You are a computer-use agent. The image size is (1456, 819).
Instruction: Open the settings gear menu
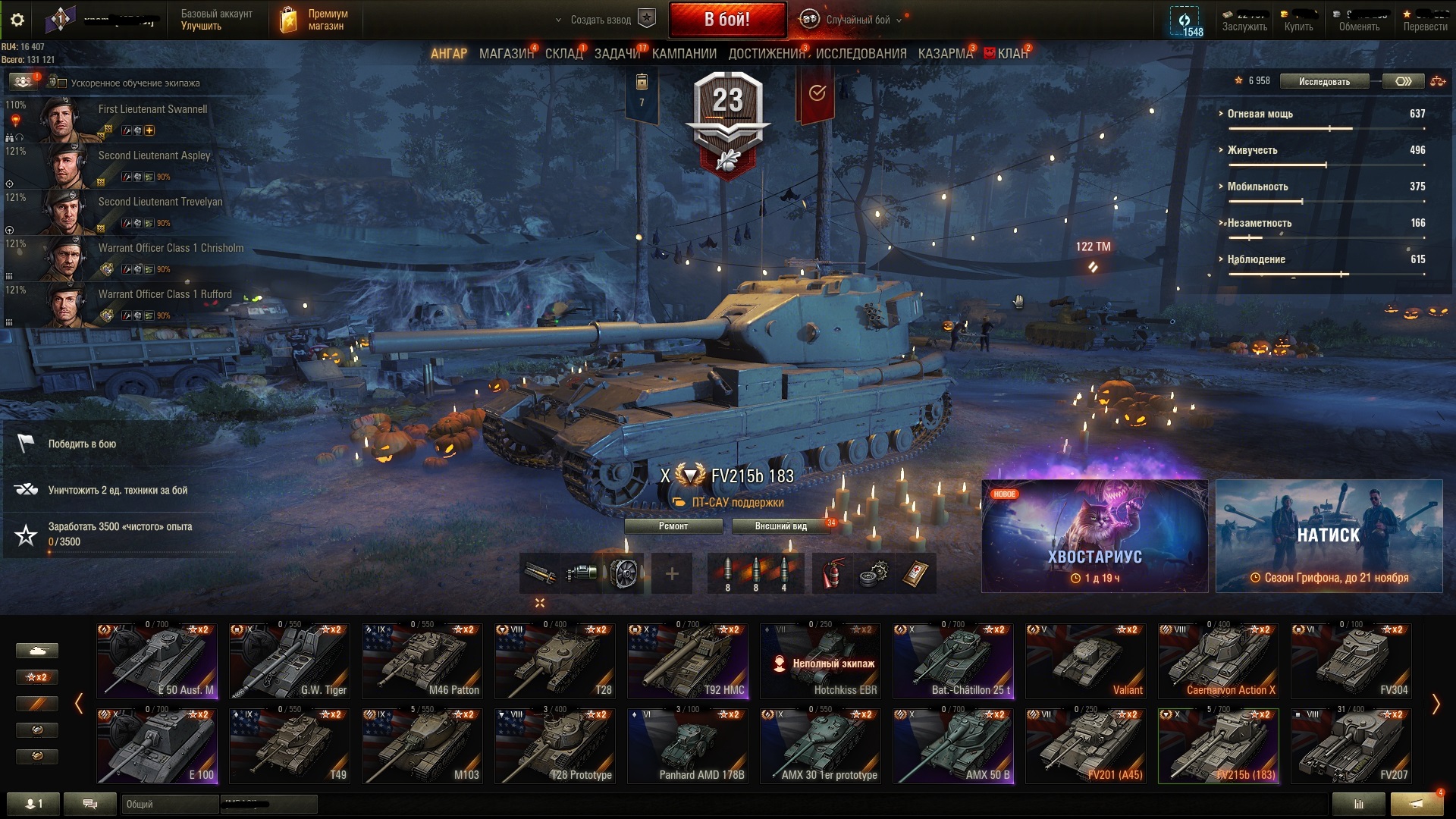(x=17, y=20)
